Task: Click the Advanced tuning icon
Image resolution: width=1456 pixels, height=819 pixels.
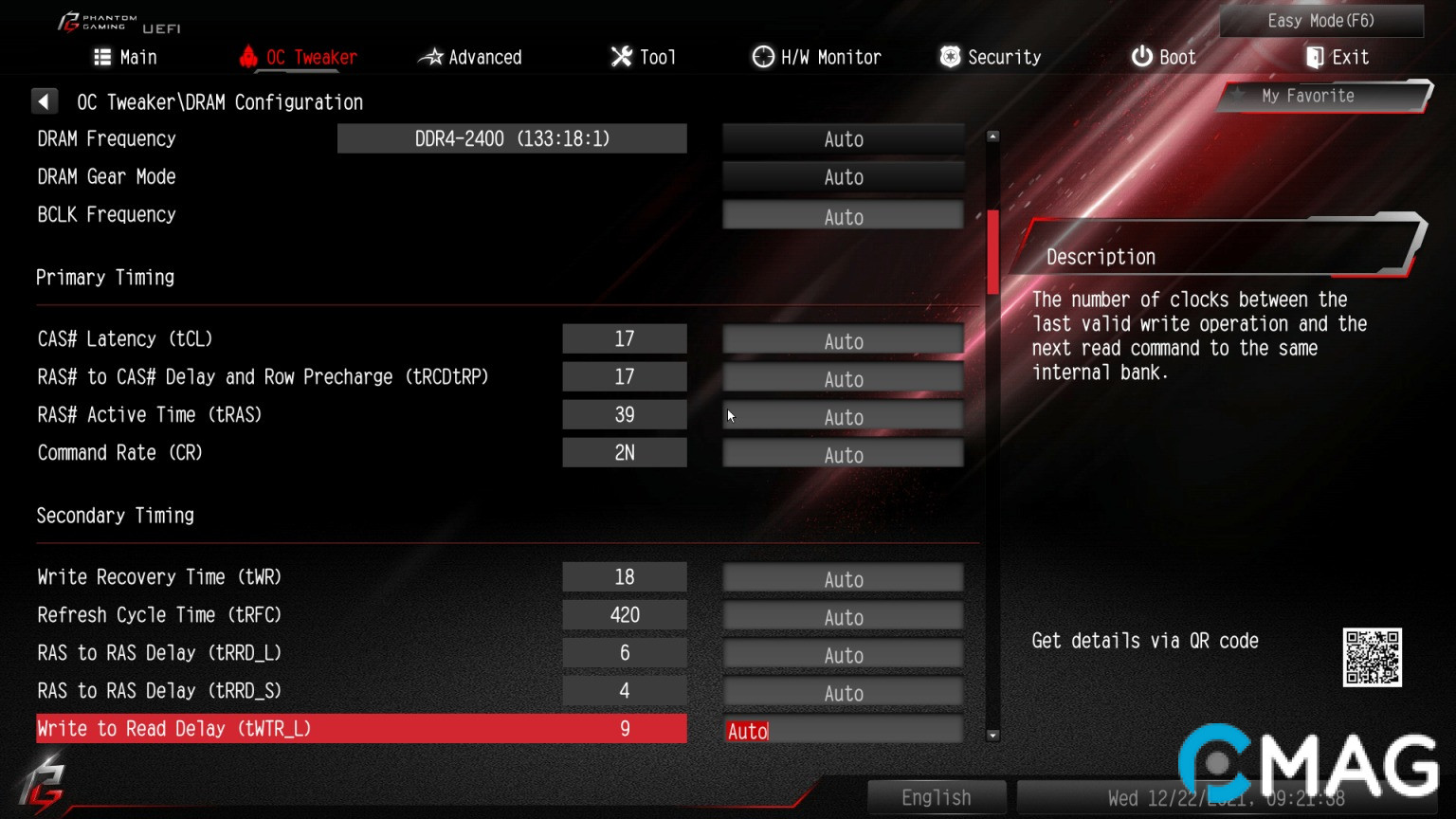Action: tap(431, 57)
